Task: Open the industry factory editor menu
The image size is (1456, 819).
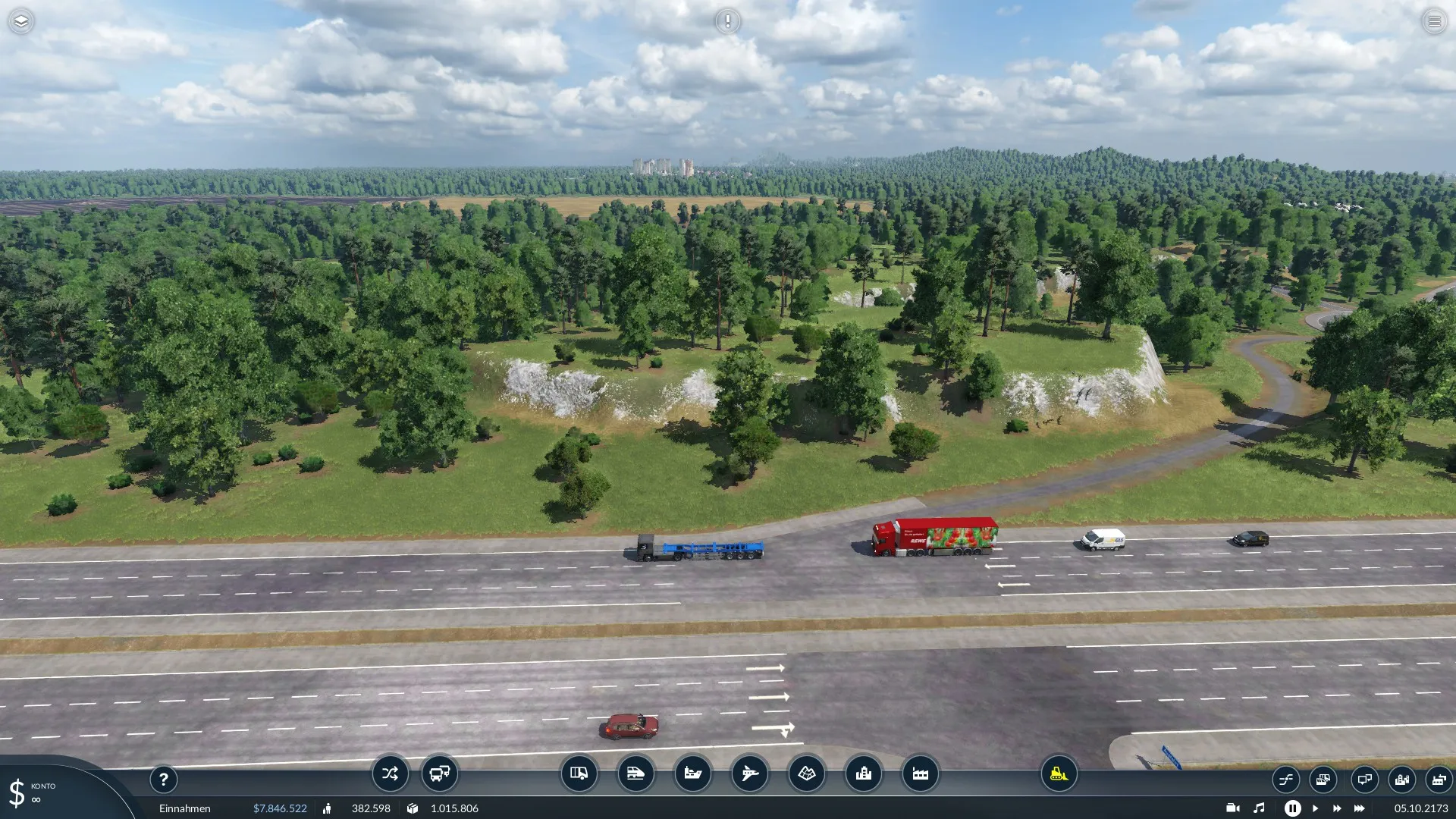Action: (x=920, y=773)
